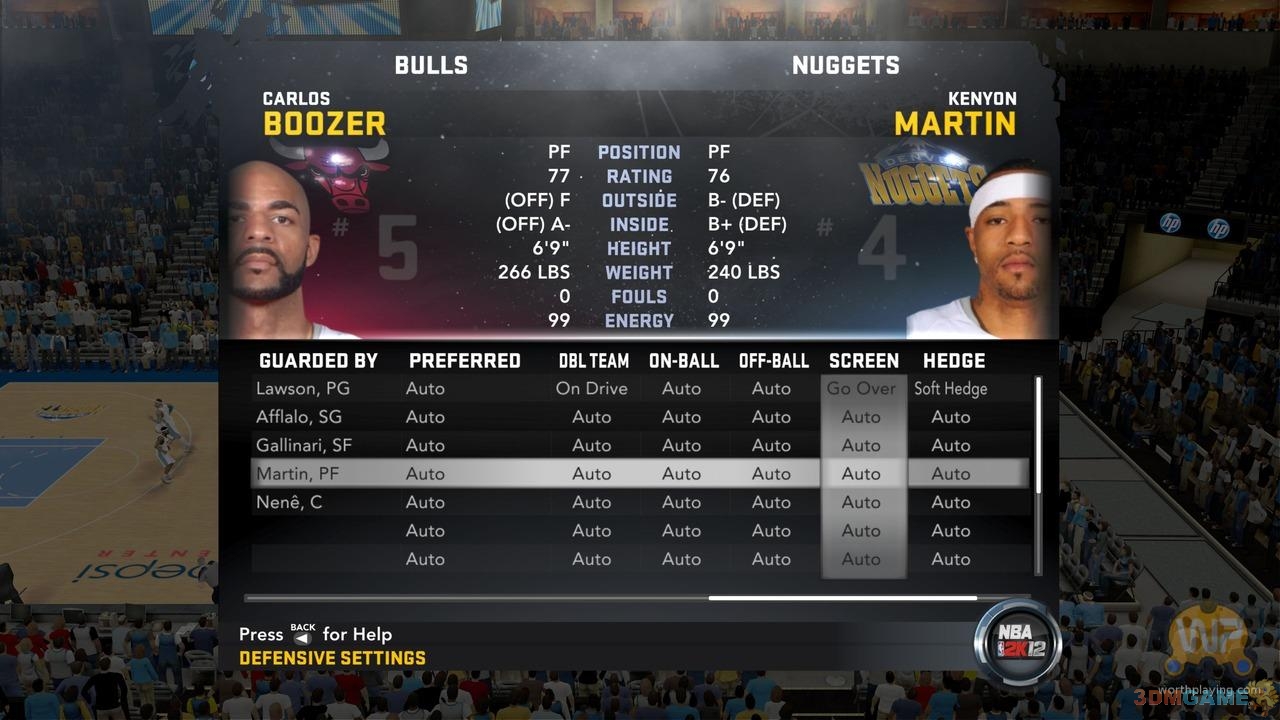
Task: Change Lawson's On Drive double team setting
Action: pos(591,388)
